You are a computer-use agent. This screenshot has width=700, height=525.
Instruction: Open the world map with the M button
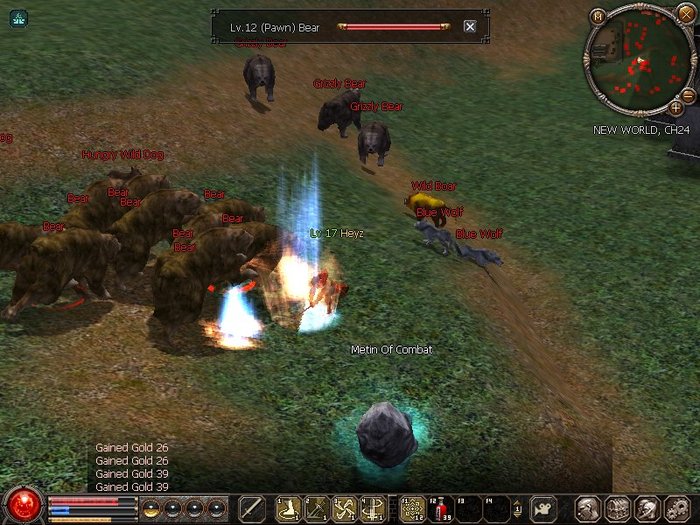point(597,16)
